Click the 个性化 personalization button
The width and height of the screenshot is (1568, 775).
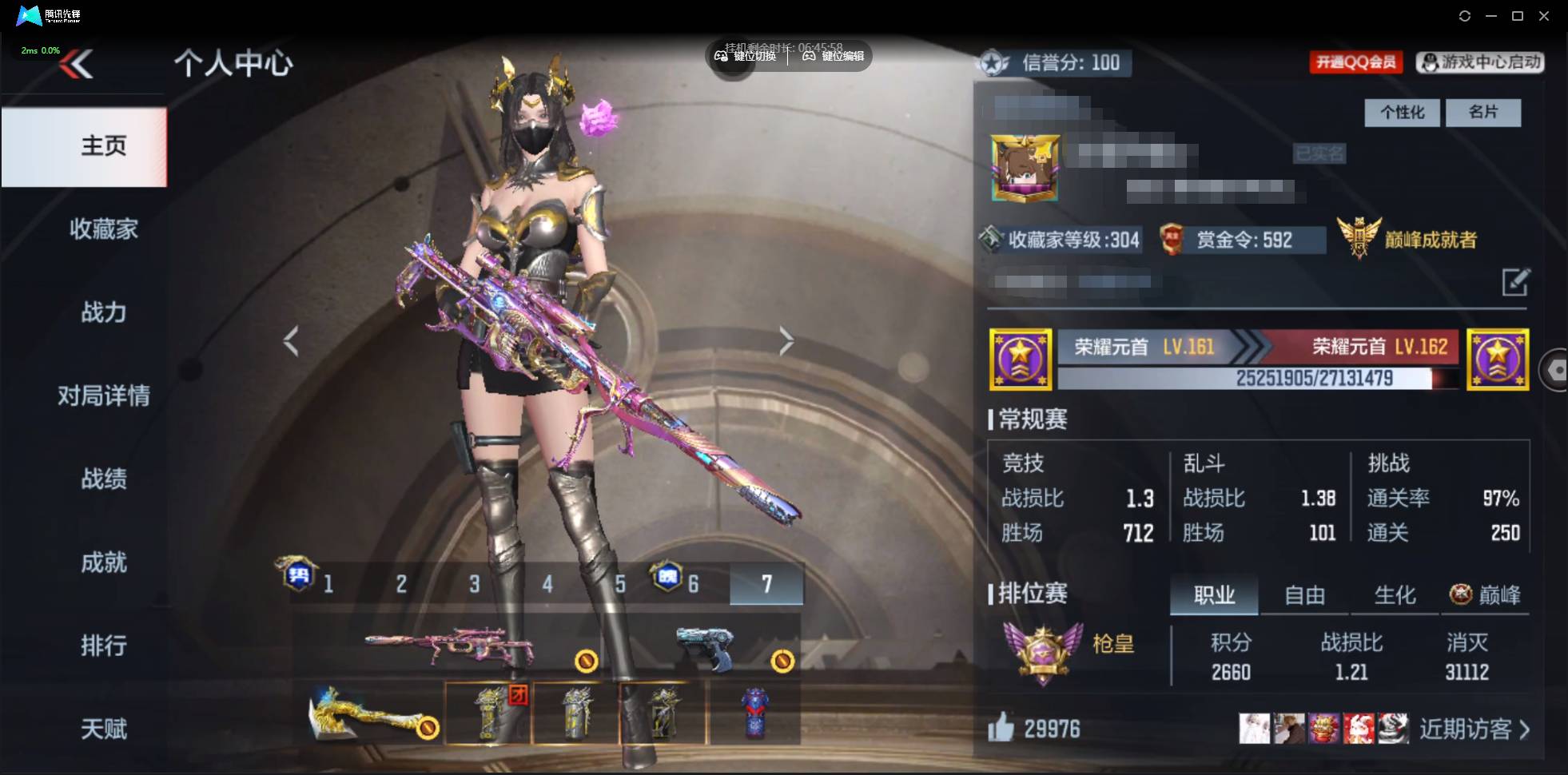1402,113
